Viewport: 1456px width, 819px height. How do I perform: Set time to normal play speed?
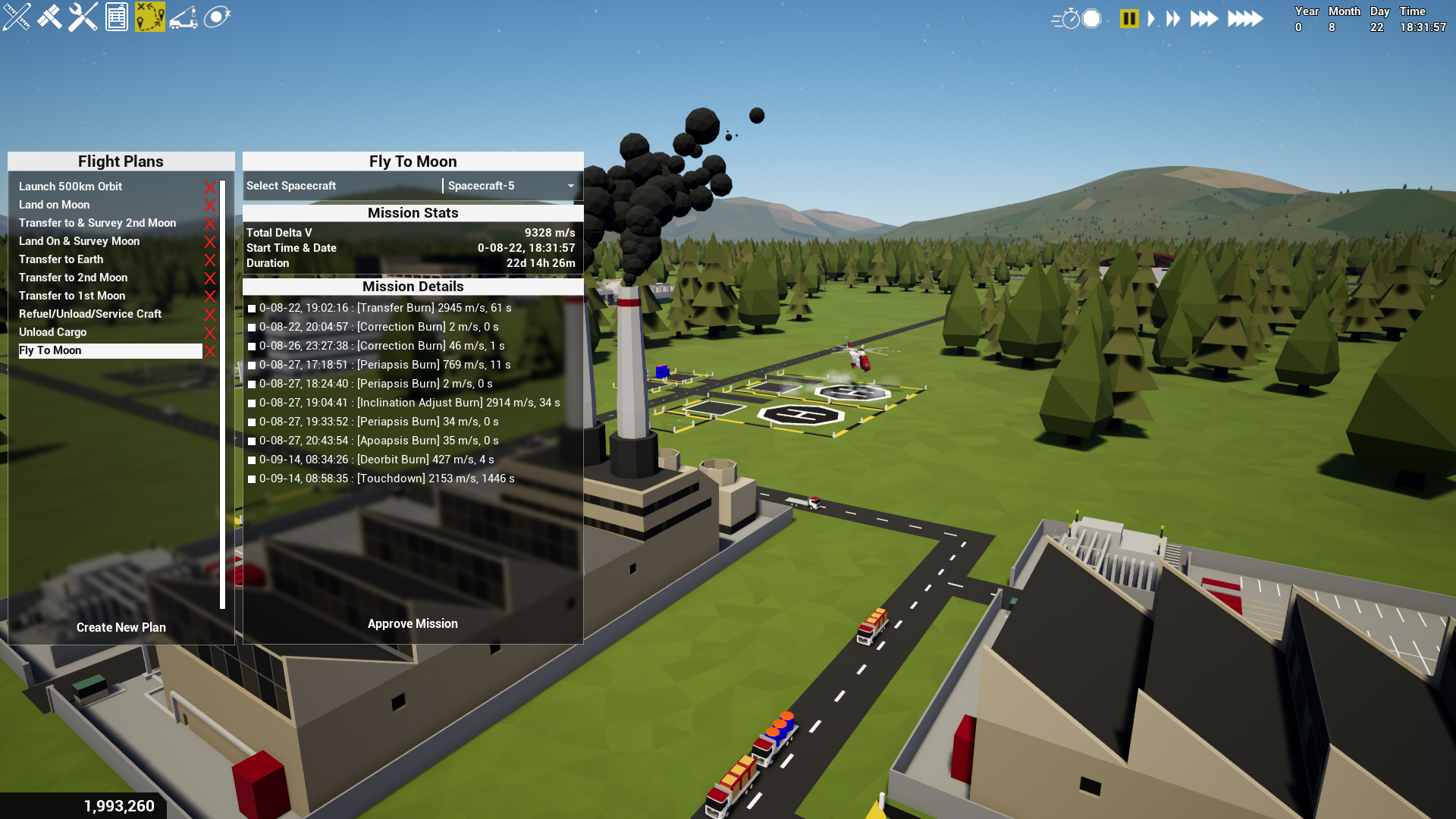click(x=1151, y=18)
